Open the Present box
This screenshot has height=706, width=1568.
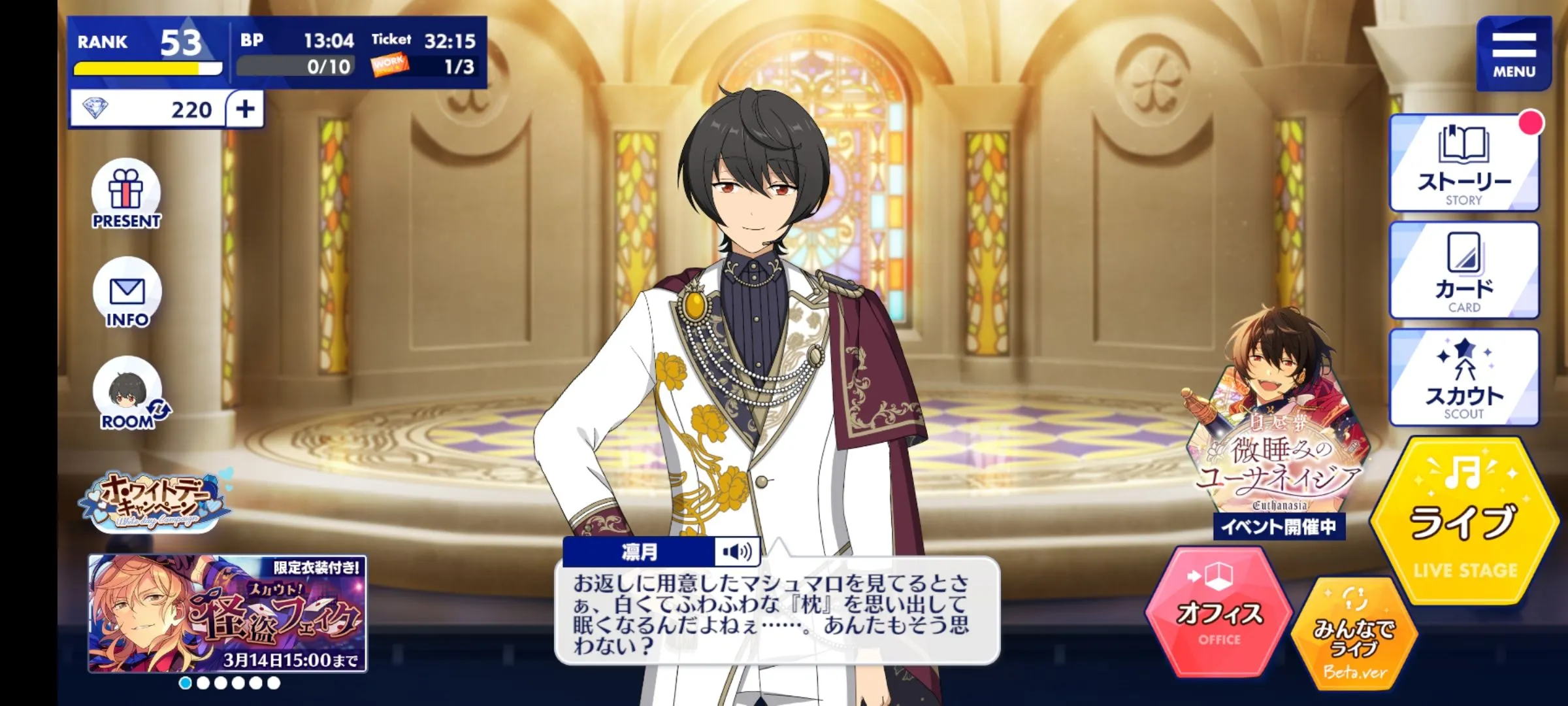pyautogui.click(x=126, y=195)
